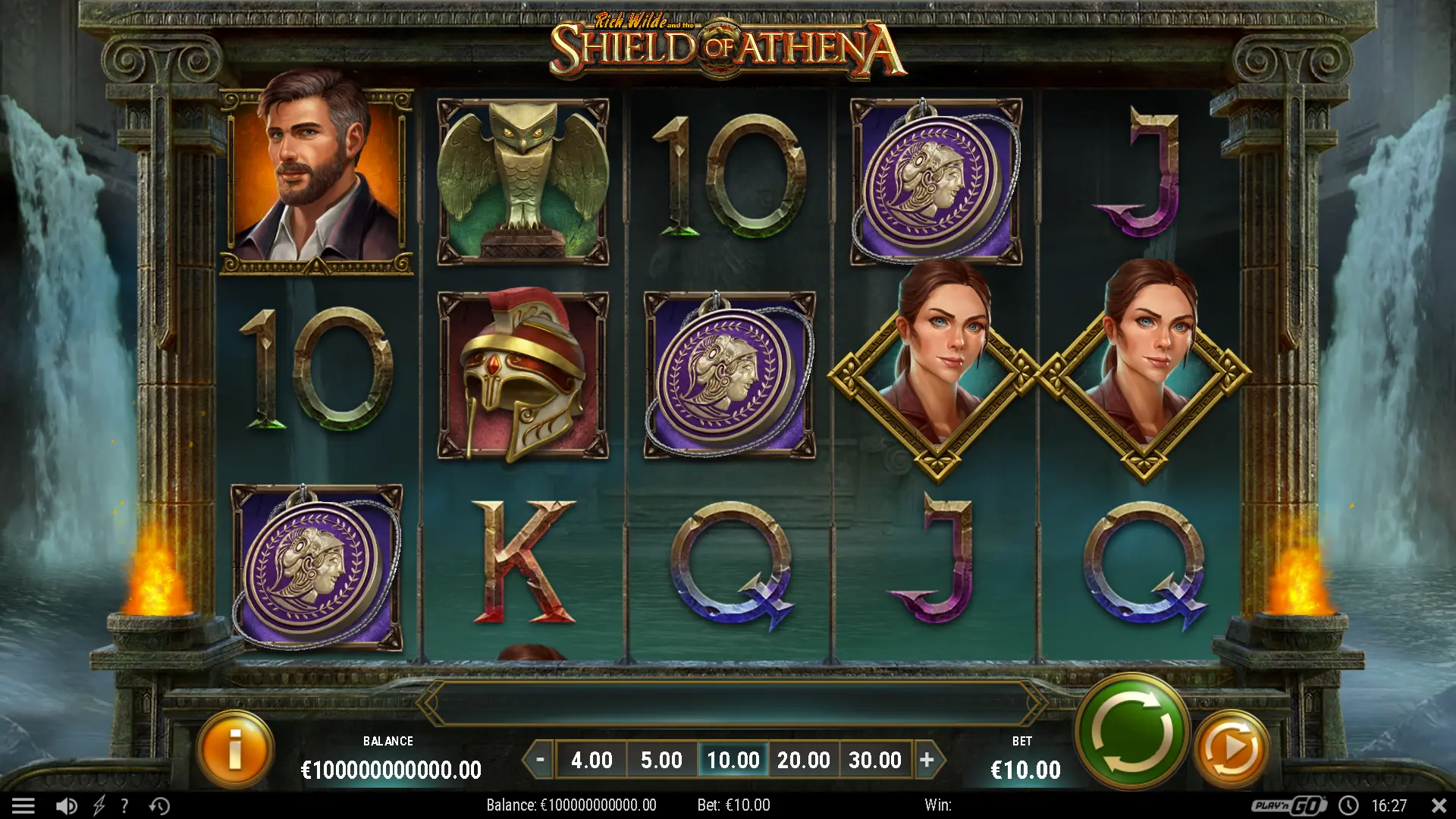Open the paytable info button
The height and width of the screenshot is (819, 1456).
pyautogui.click(x=235, y=749)
